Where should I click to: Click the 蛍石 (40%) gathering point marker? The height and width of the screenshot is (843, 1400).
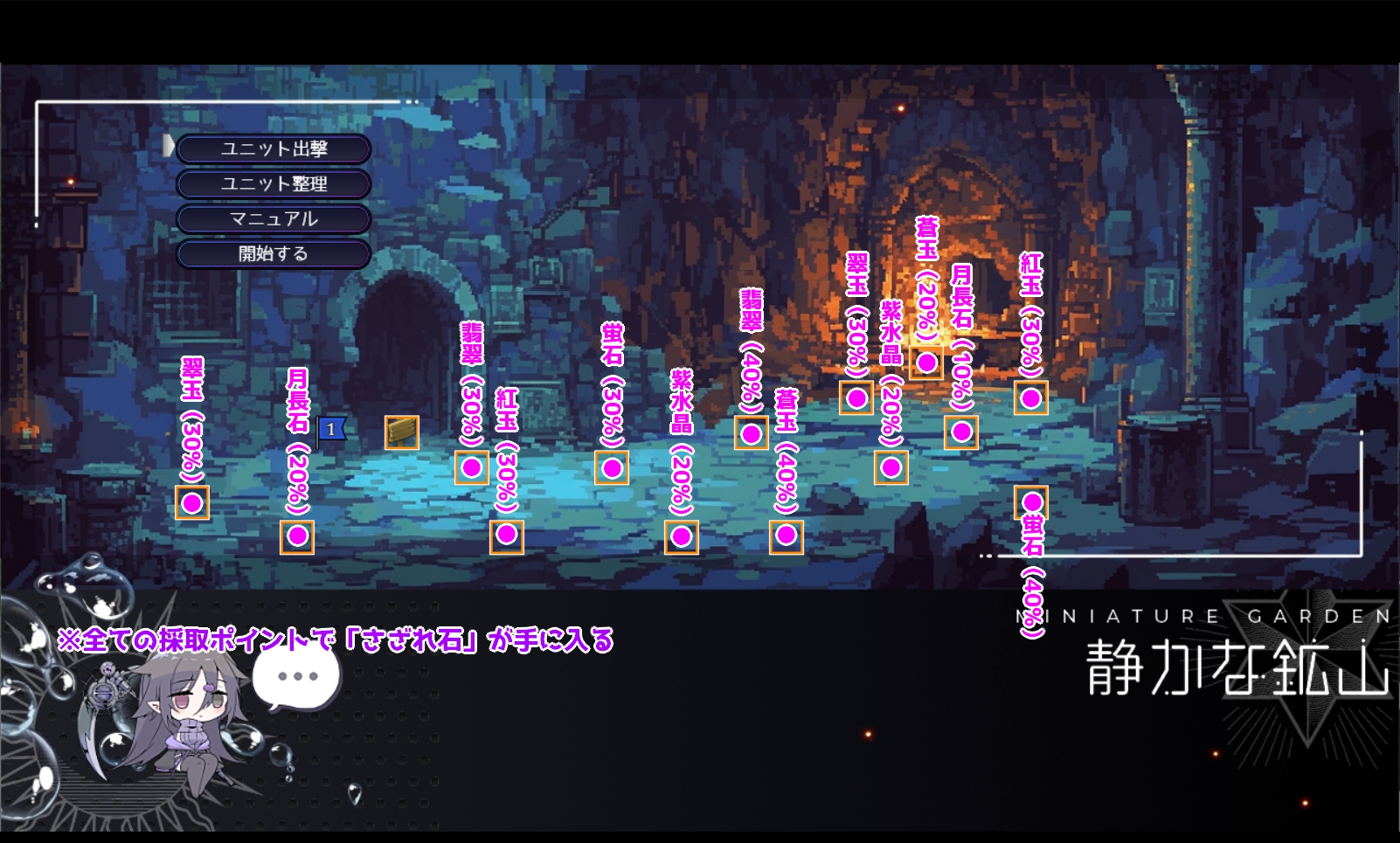[1032, 502]
